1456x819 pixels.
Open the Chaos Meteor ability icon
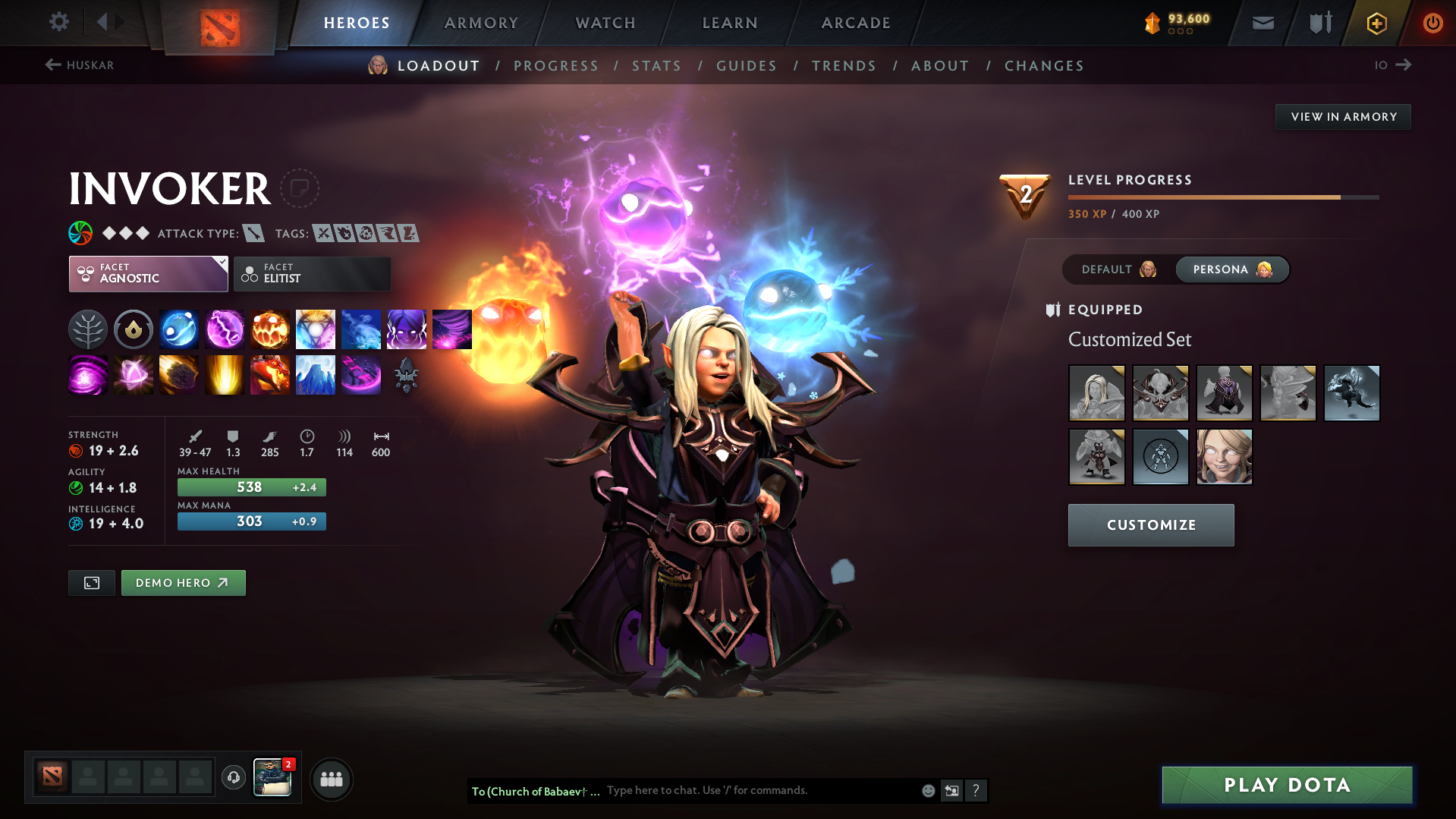[x=179, y=374]
